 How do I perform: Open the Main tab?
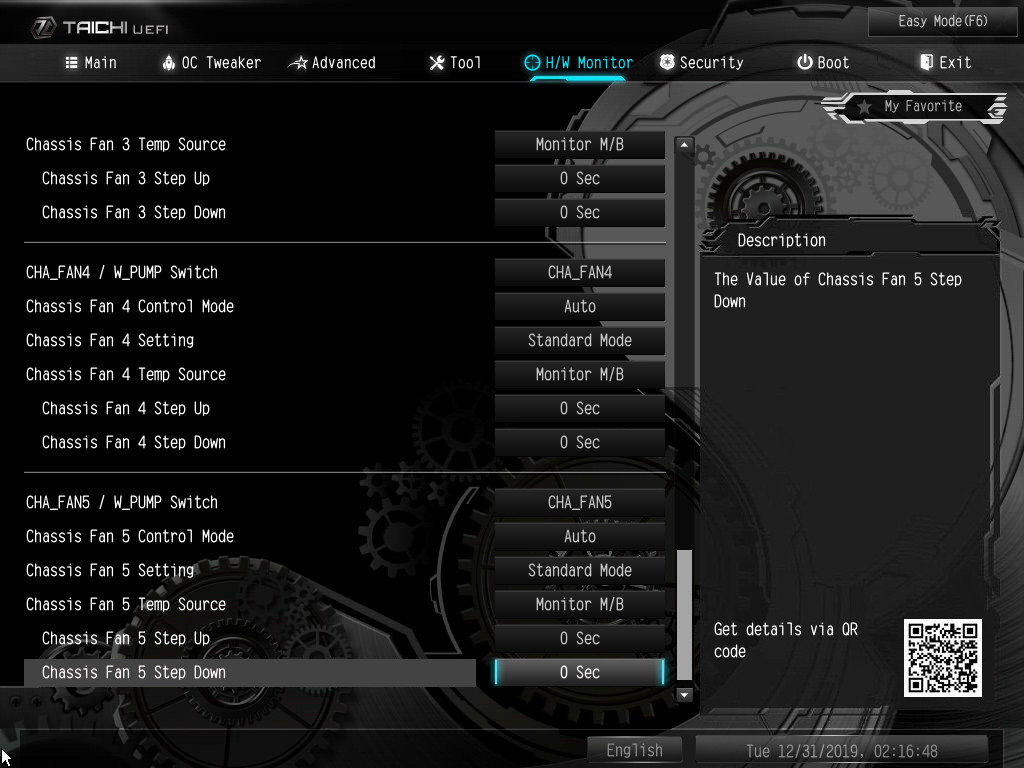[90, 63]
